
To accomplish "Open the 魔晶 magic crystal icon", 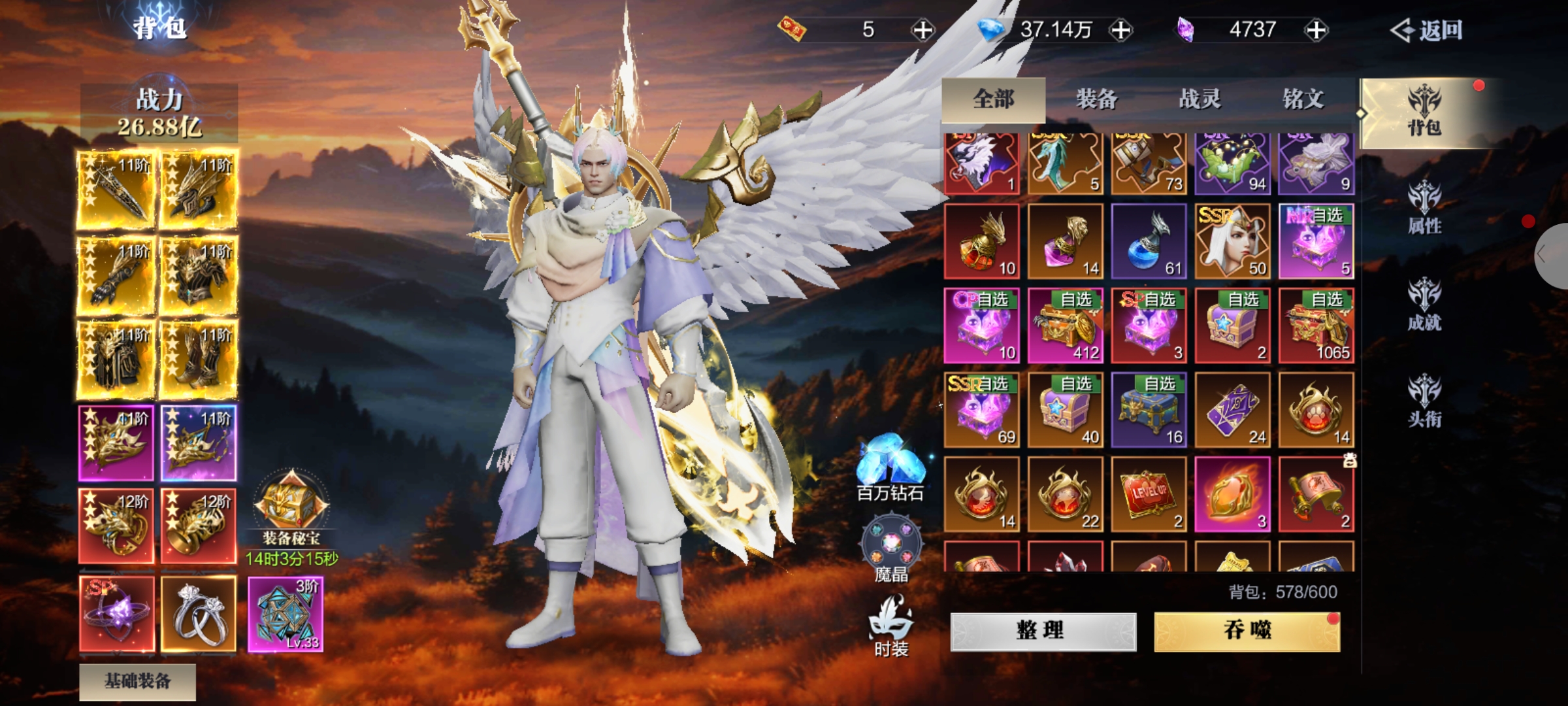I will 891,549.
